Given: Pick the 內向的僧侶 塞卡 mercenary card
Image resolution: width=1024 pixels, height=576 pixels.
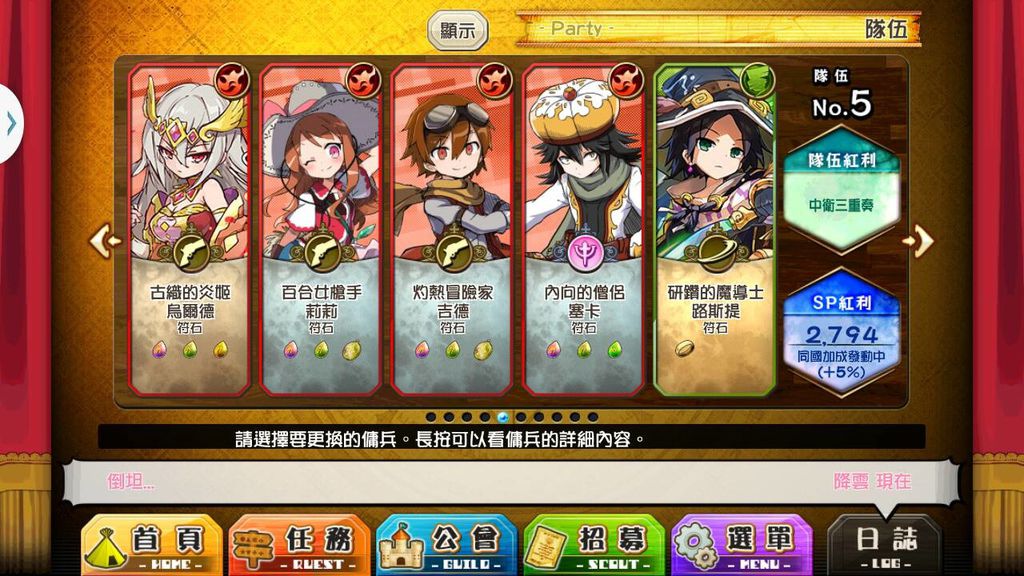Looking at the screenshot, I should [584, 230].
